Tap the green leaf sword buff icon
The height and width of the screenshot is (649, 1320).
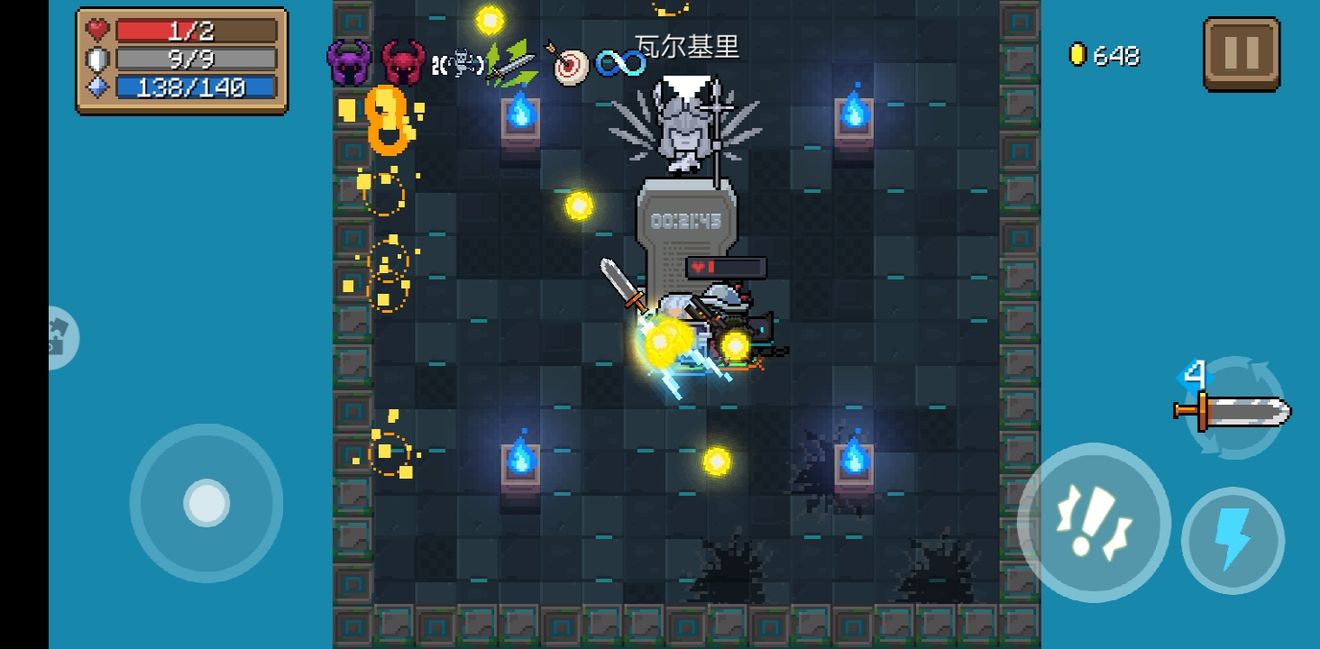[511, 64]
